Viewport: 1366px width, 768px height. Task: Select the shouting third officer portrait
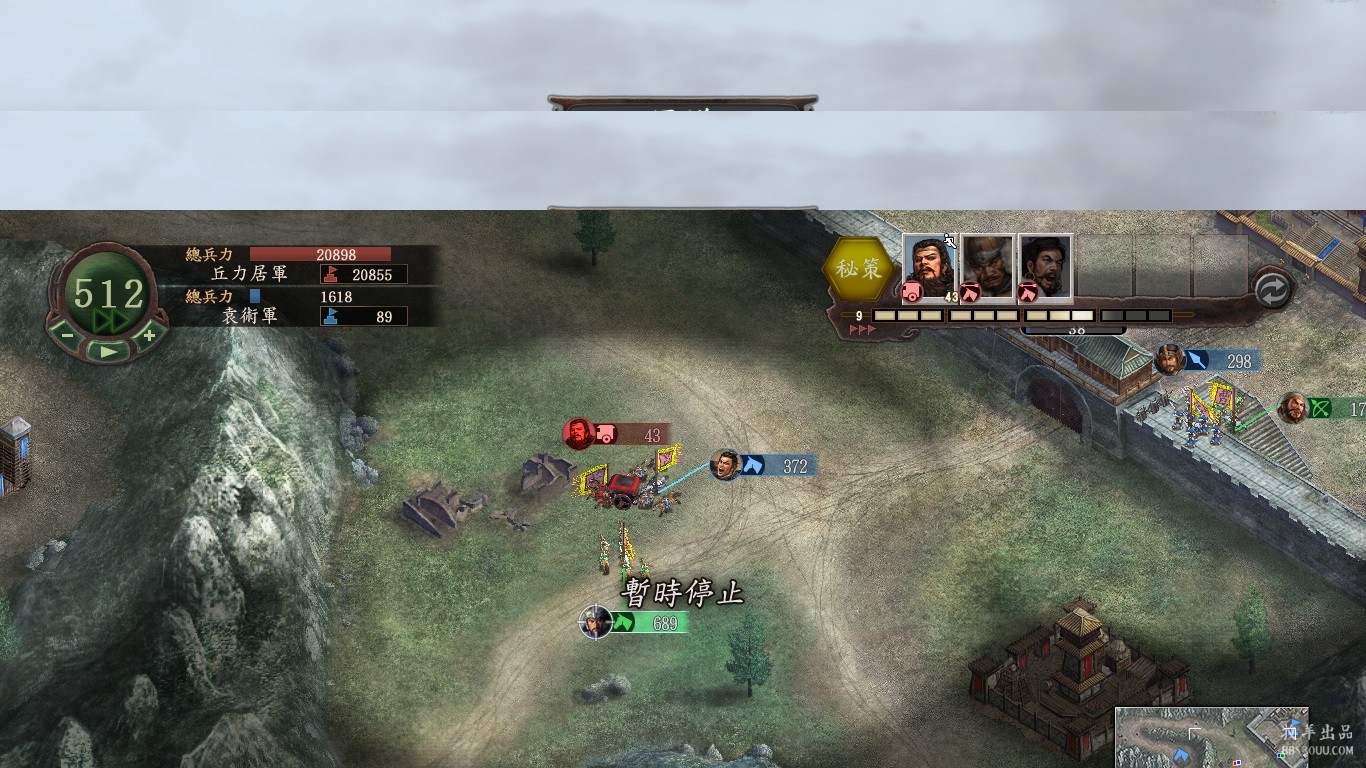tap(1046, 267)
